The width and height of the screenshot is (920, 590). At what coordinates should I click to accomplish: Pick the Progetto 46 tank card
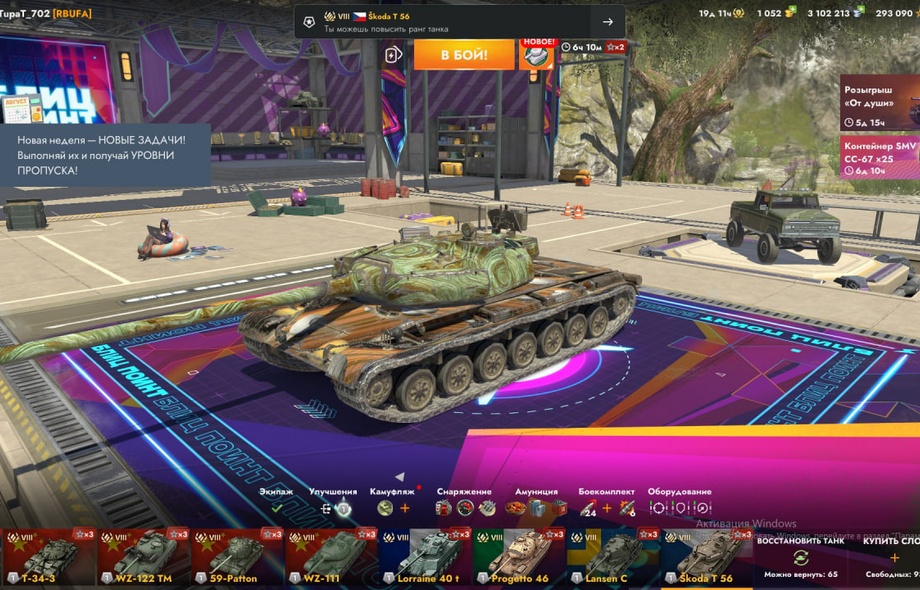(520, 556)
